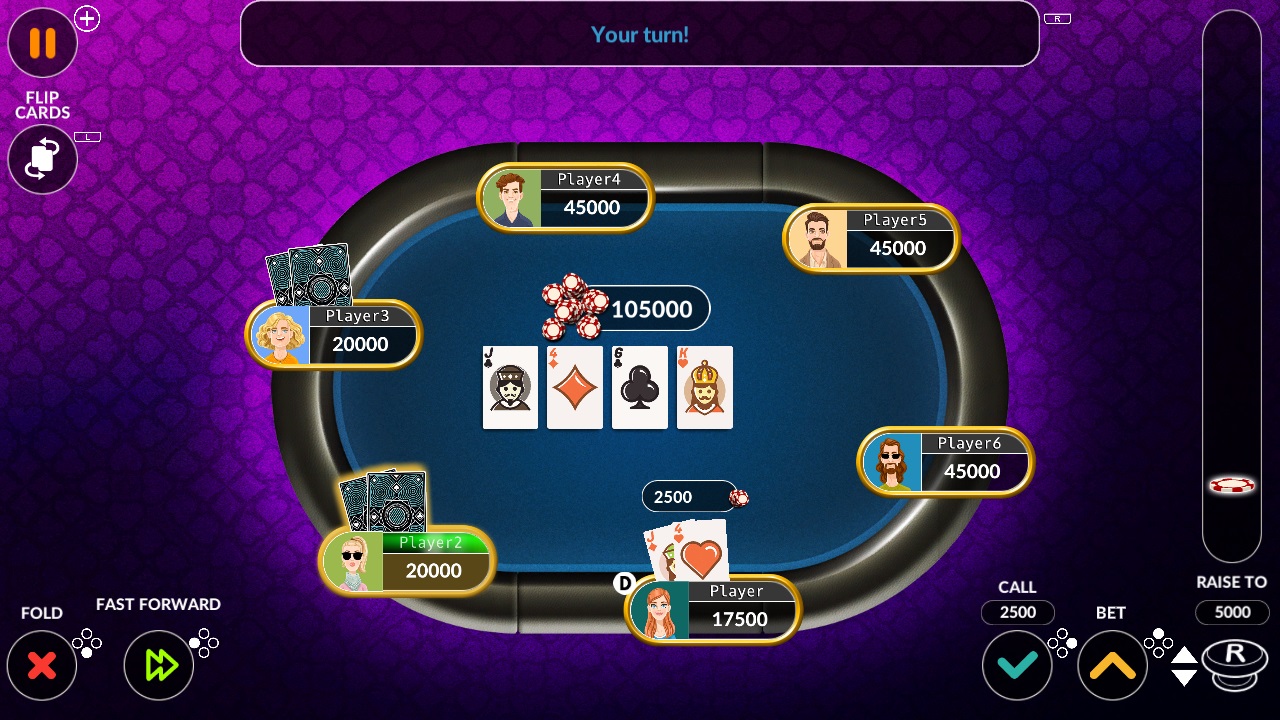1280x720 pixels.
Task: Click the 'Your turn!' banner
Action: point(639,34)
